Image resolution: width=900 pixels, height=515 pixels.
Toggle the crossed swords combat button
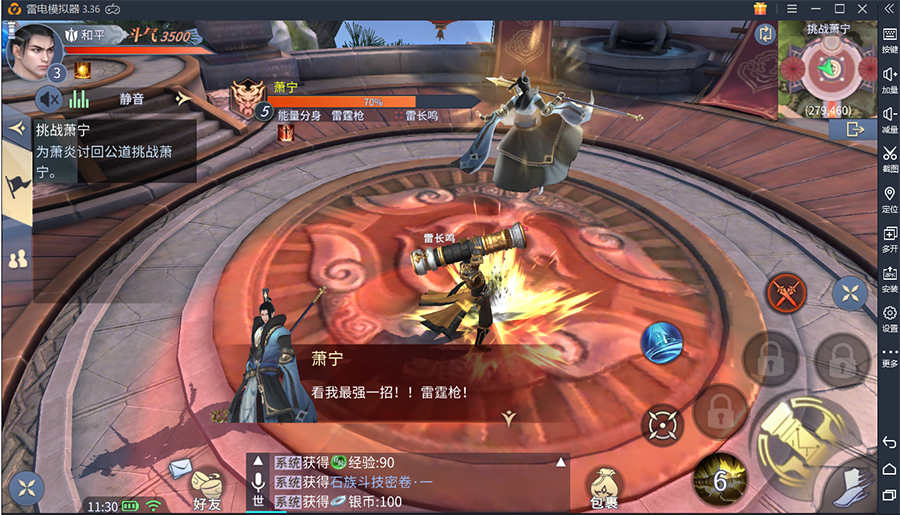786,293
